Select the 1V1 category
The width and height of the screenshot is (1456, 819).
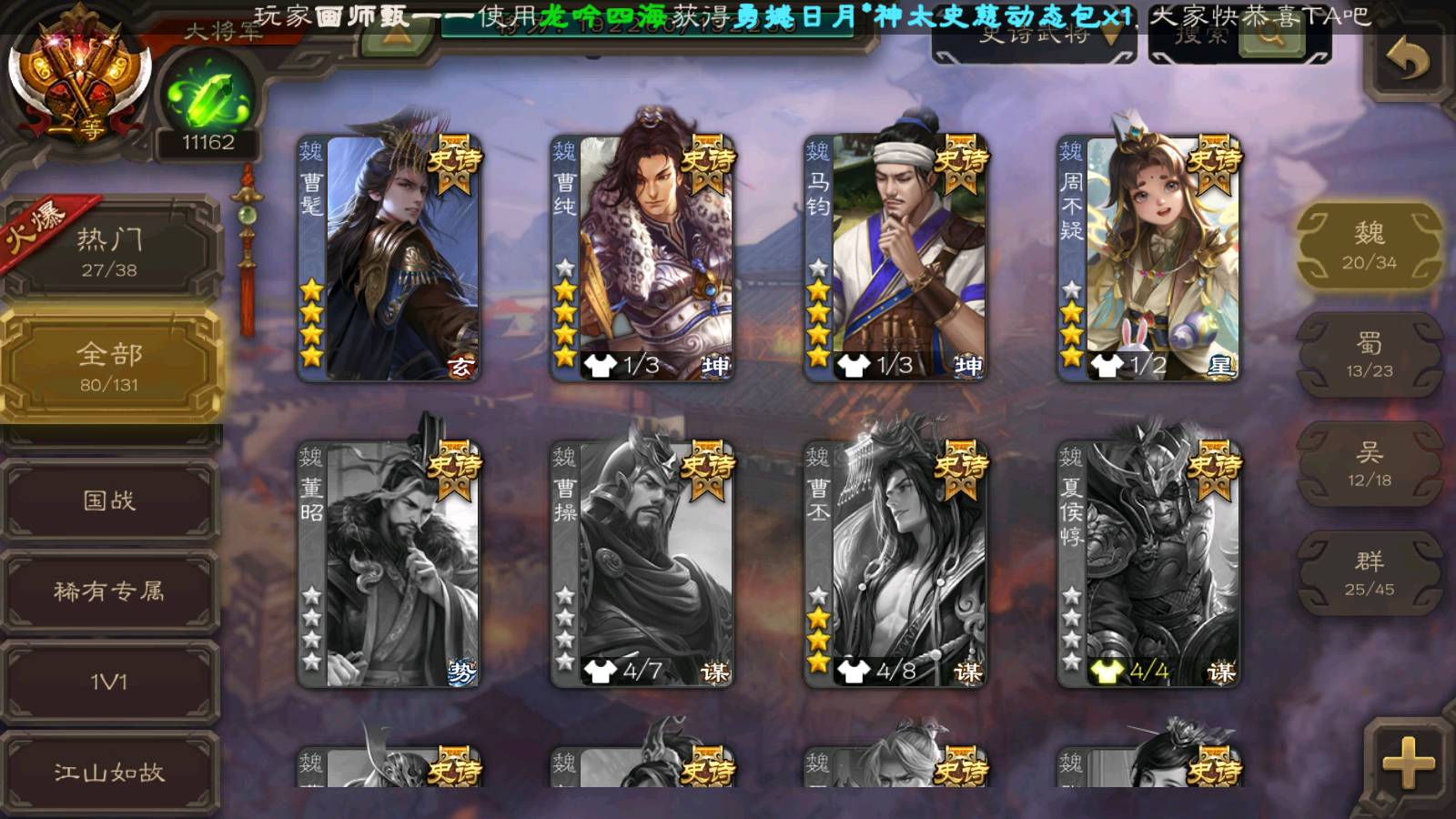(x=109, y=682)
